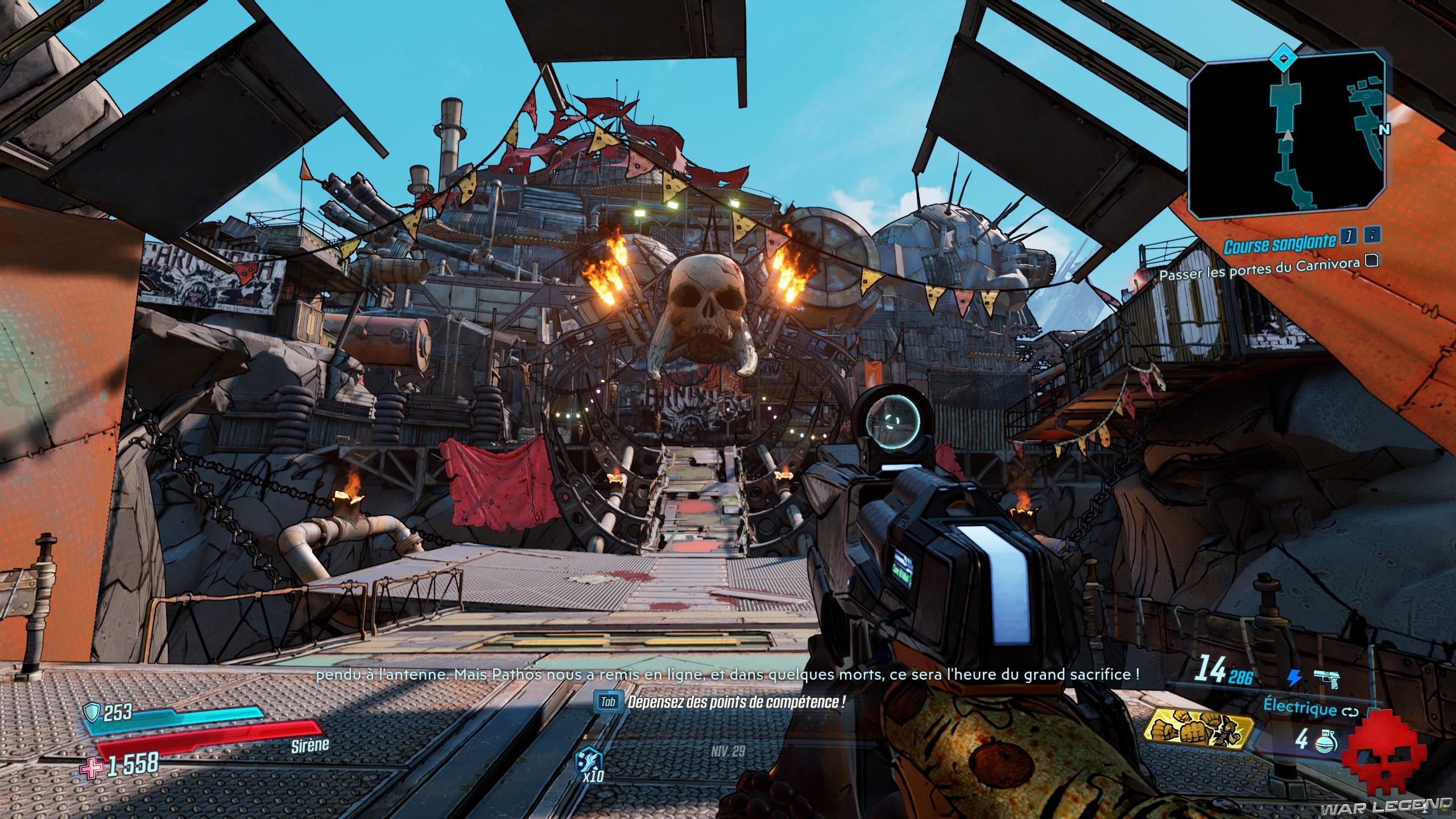
Task: Open the Dépensez des points de compétence notification
Action: point(721,702)
